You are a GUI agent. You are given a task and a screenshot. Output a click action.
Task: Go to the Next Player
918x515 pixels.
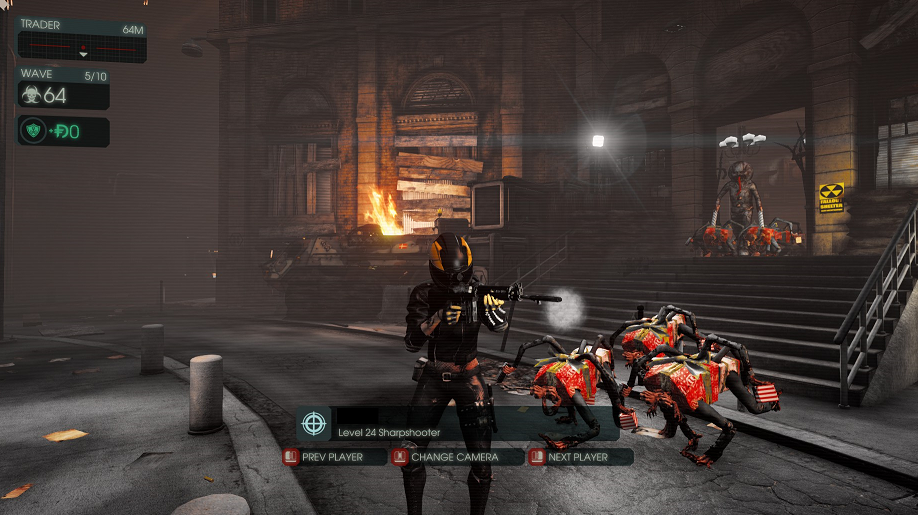581,457
